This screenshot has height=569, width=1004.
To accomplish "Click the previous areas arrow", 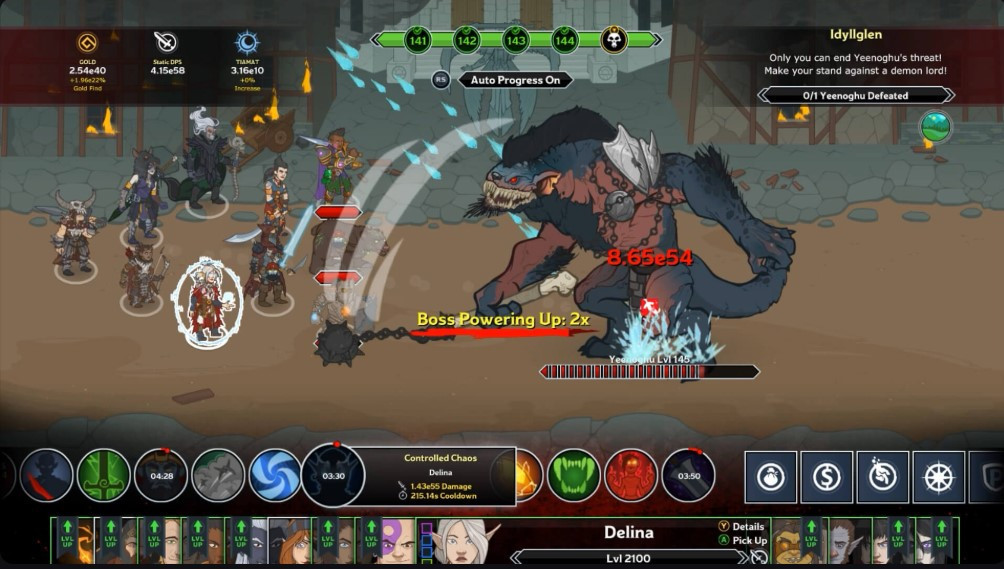I will pos(381,41).
